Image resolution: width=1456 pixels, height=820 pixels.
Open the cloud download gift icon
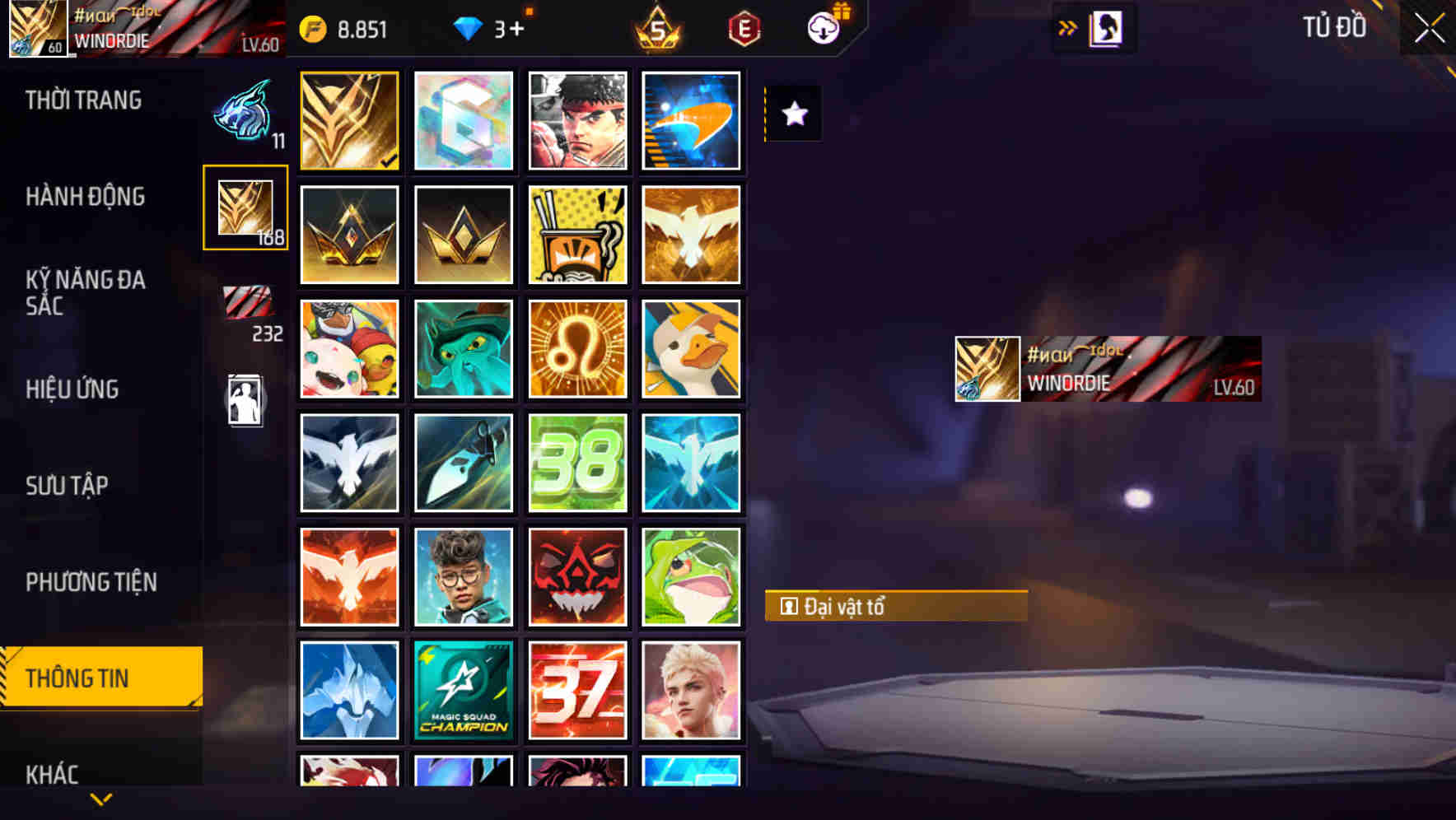click(x=824, y=27)
